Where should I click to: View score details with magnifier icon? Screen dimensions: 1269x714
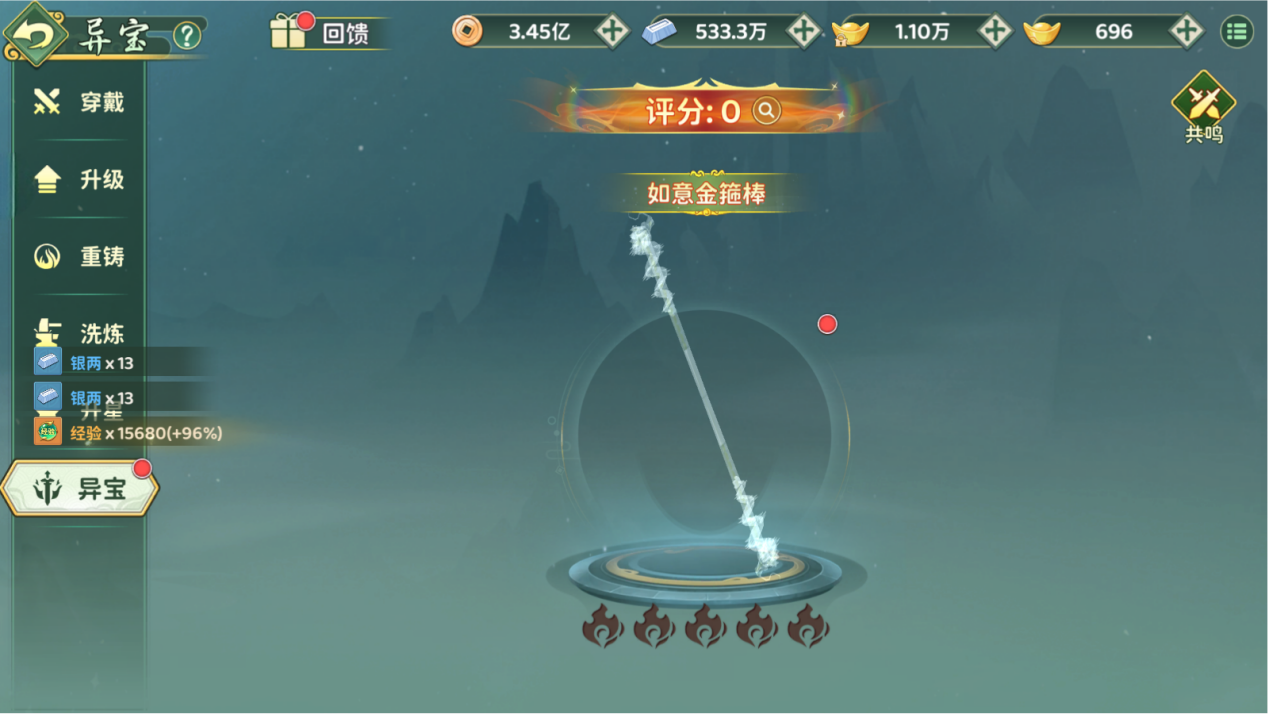(x=766, y=111)
